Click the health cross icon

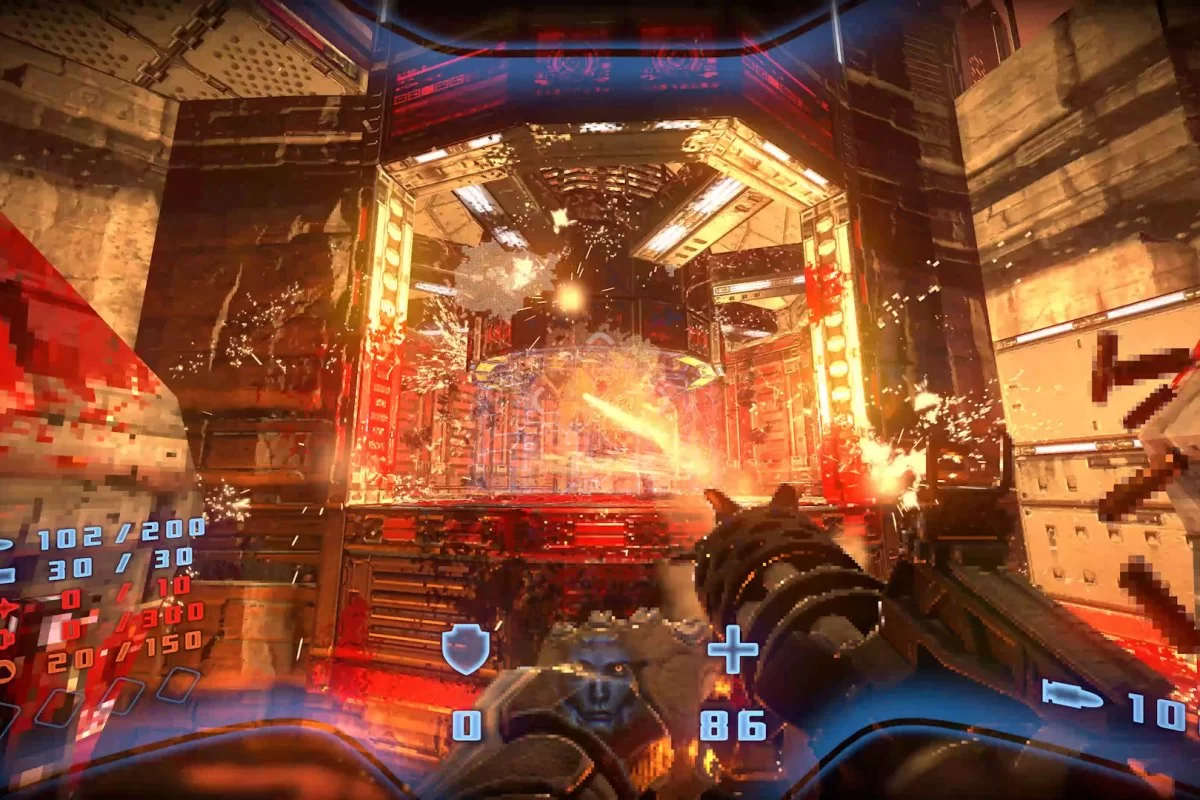[733, 655]
